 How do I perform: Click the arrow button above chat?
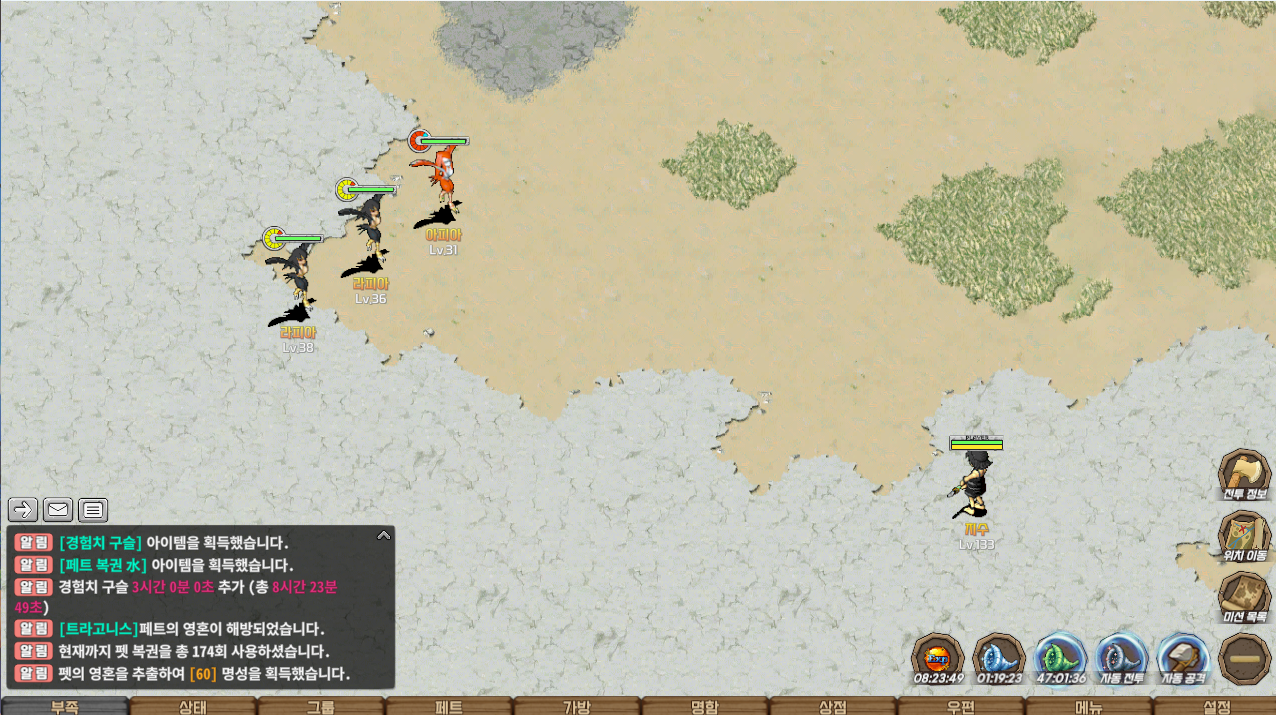tap(23, 510)
